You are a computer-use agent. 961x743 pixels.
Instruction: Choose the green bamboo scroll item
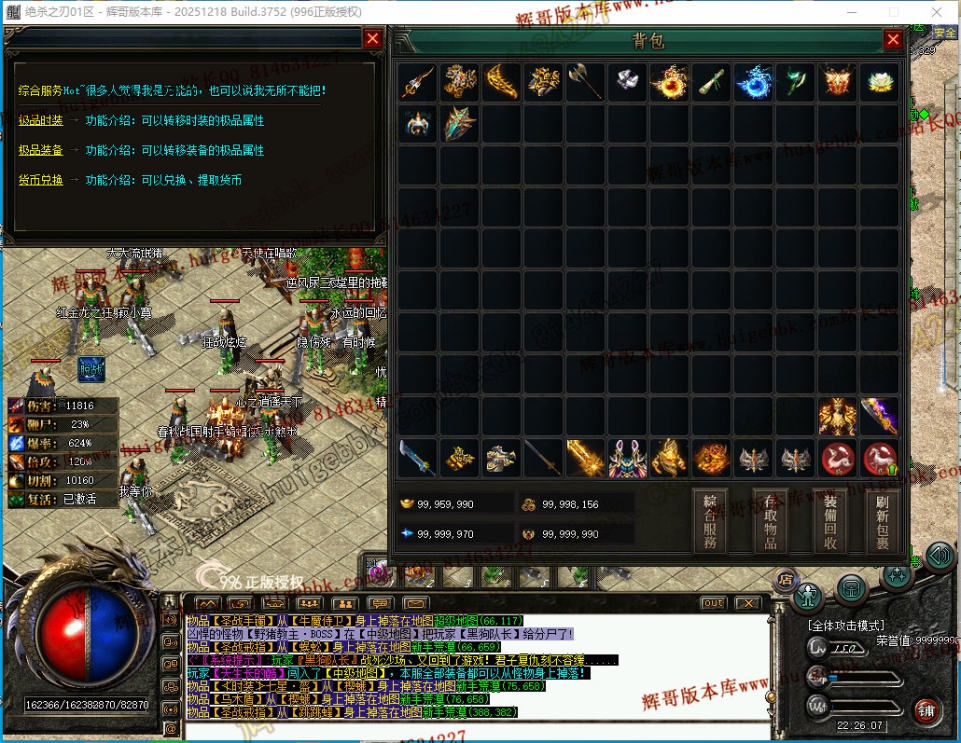[x=711, y=81]
